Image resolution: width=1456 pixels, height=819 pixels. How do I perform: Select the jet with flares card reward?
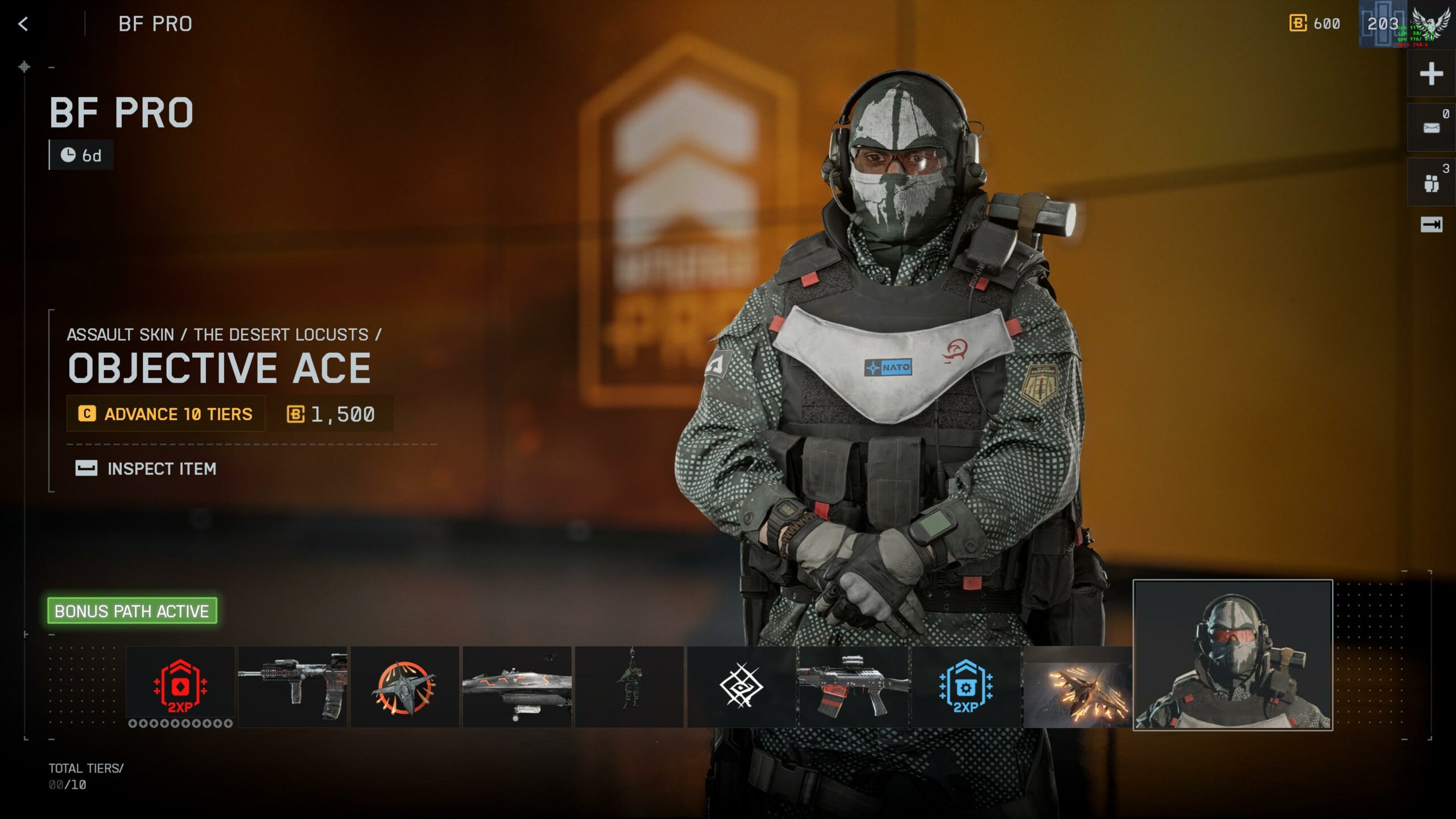[x=1077, y=686]
